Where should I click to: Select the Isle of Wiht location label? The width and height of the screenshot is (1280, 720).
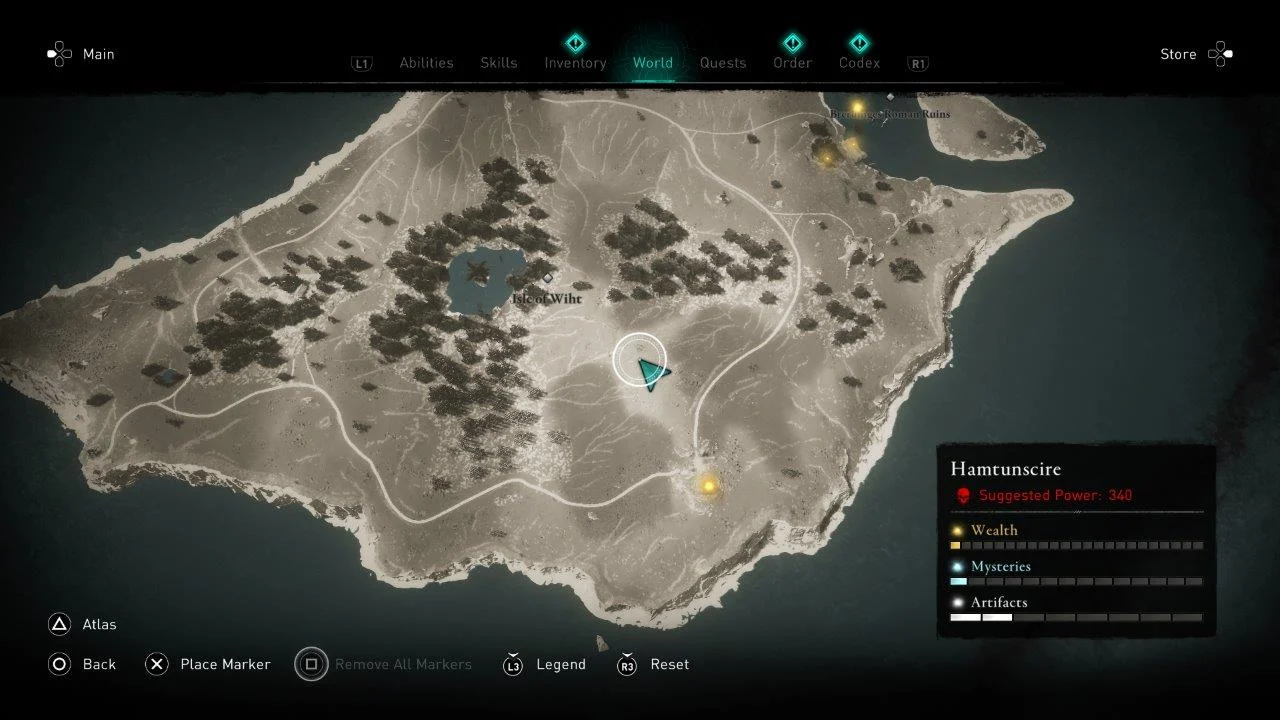point(546,298)
